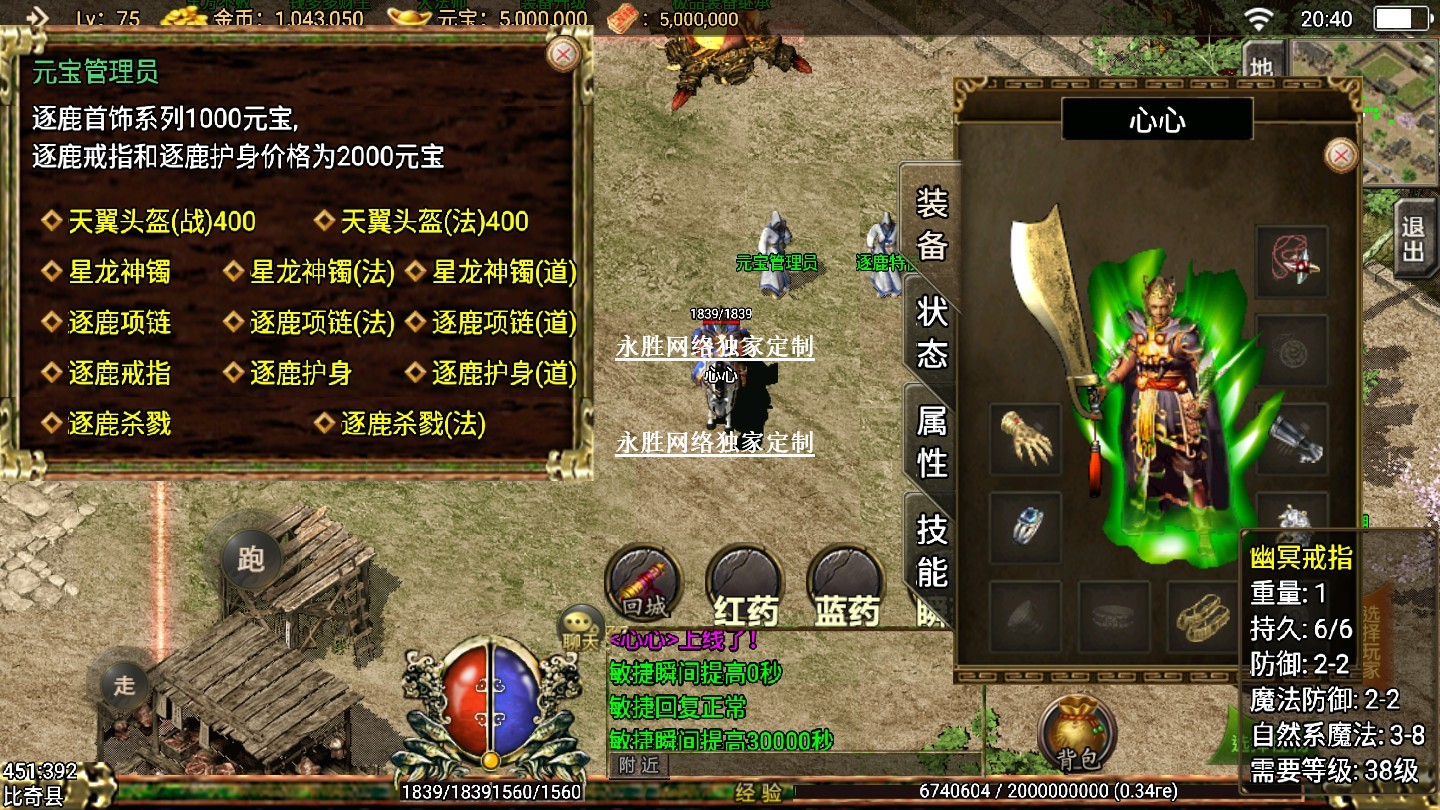This screenshot has height=810, width=1440.
Task: Switch to the 装备 tab
Action: coord(931,223)
